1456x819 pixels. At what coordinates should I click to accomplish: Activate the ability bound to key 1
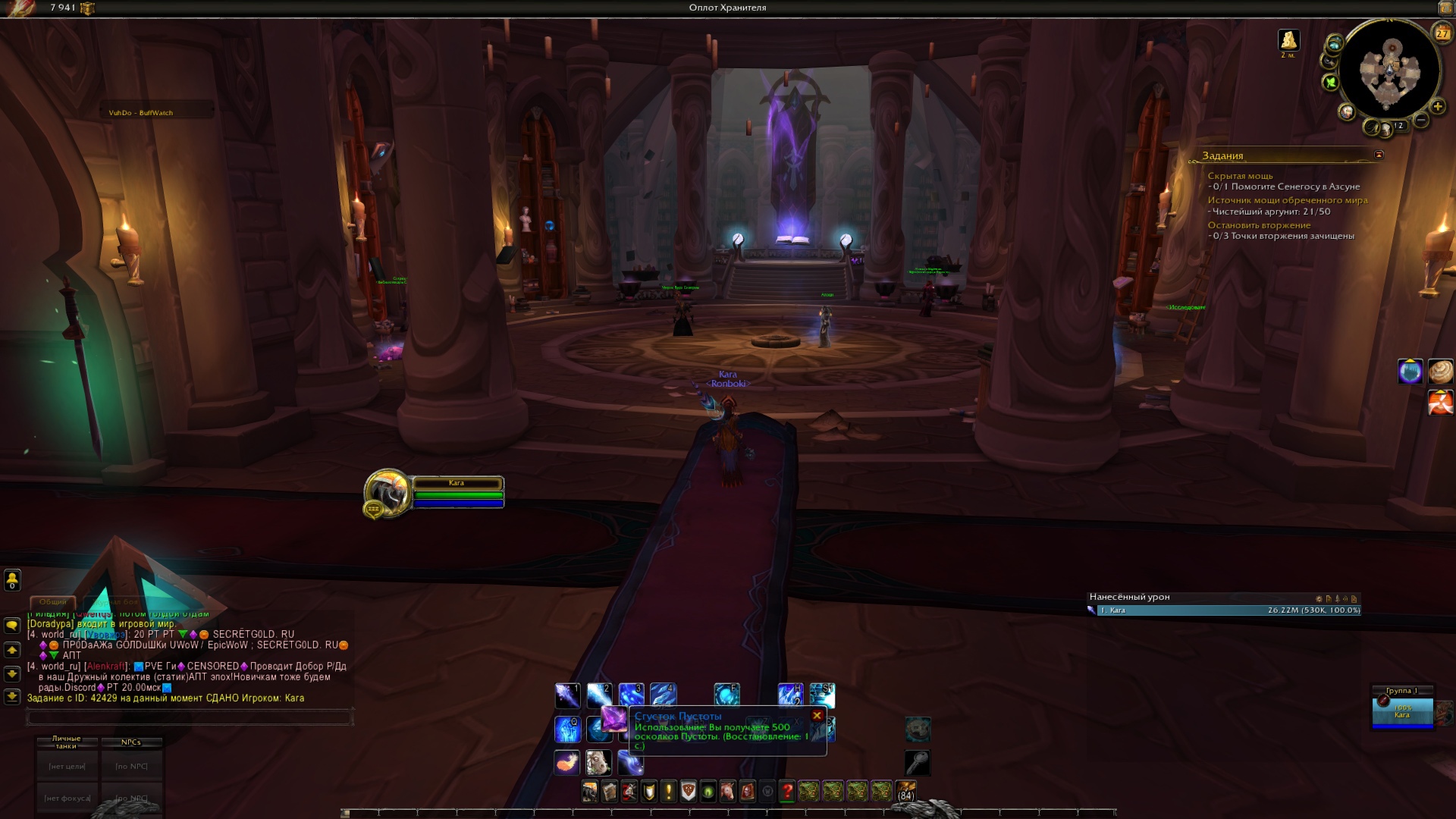tap(567, 695)
